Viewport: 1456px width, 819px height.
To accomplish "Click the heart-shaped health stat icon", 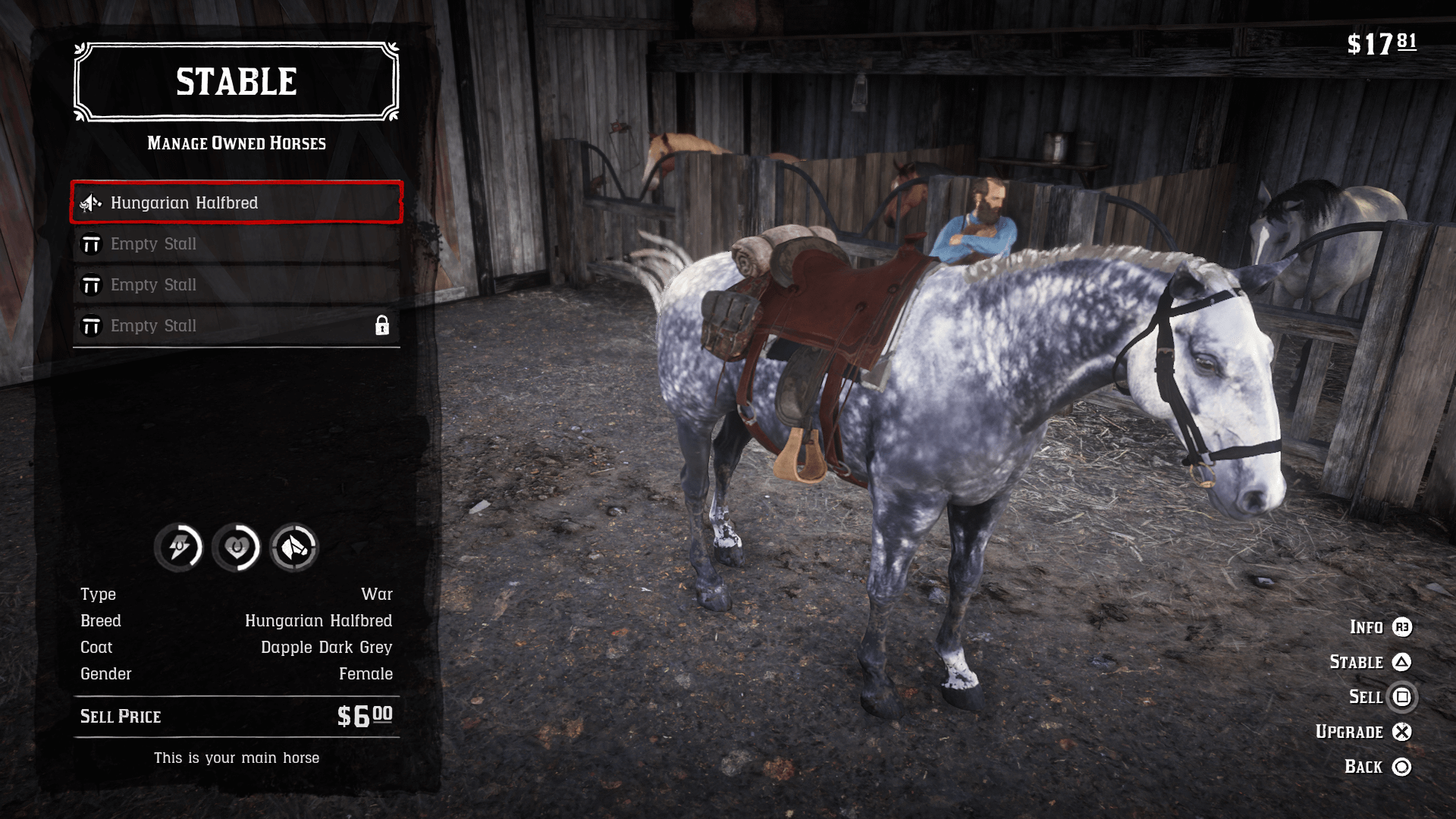I will point(236,548).
